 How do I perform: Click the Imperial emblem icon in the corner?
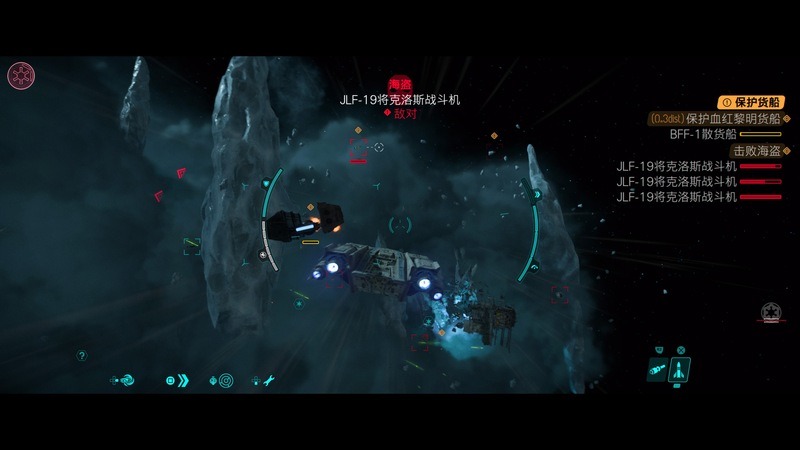point(21,74)
